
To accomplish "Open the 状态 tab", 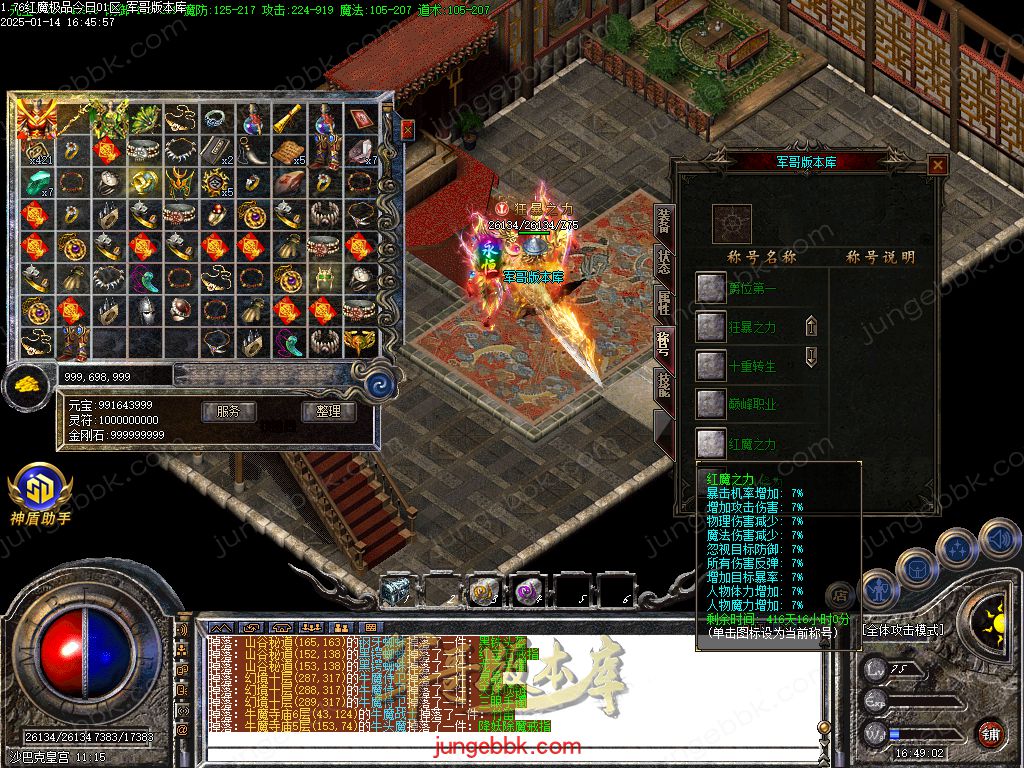I will click(664, 262).
